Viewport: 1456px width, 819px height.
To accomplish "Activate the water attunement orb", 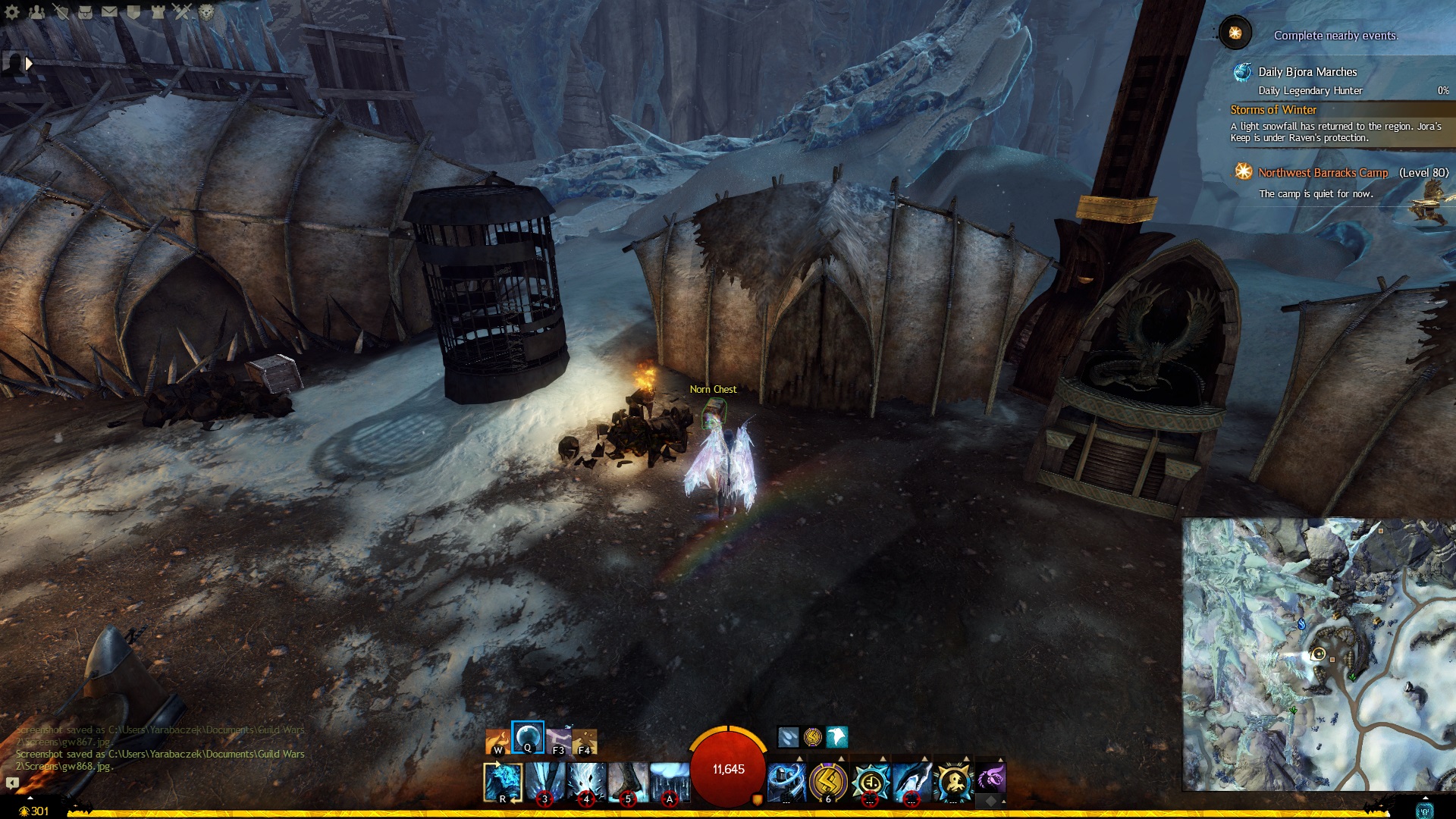I will [x=528, y=736].
